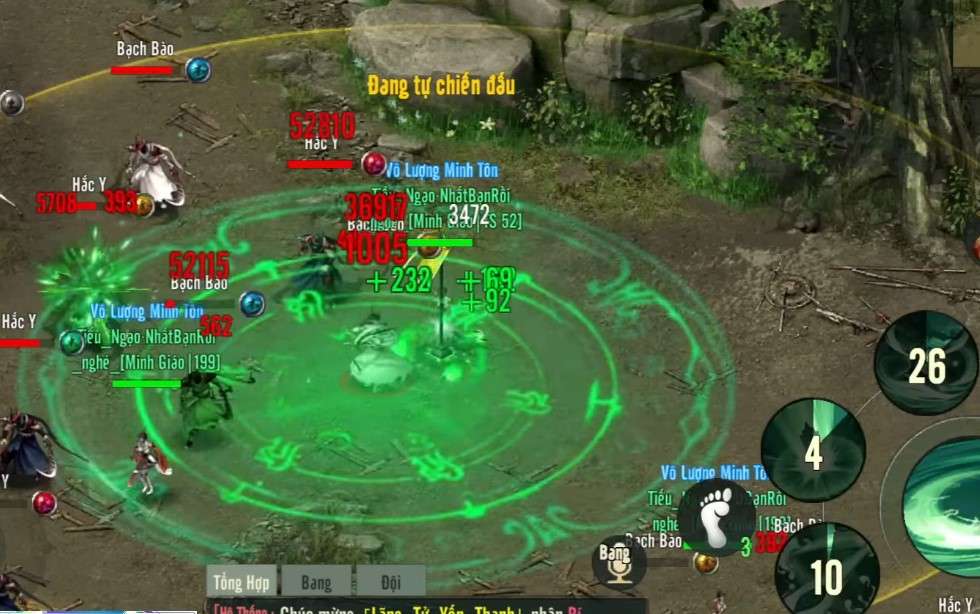Switch to the Tổng Hợp chat tab
980x614 pixels.
click(x=243, y=582)
